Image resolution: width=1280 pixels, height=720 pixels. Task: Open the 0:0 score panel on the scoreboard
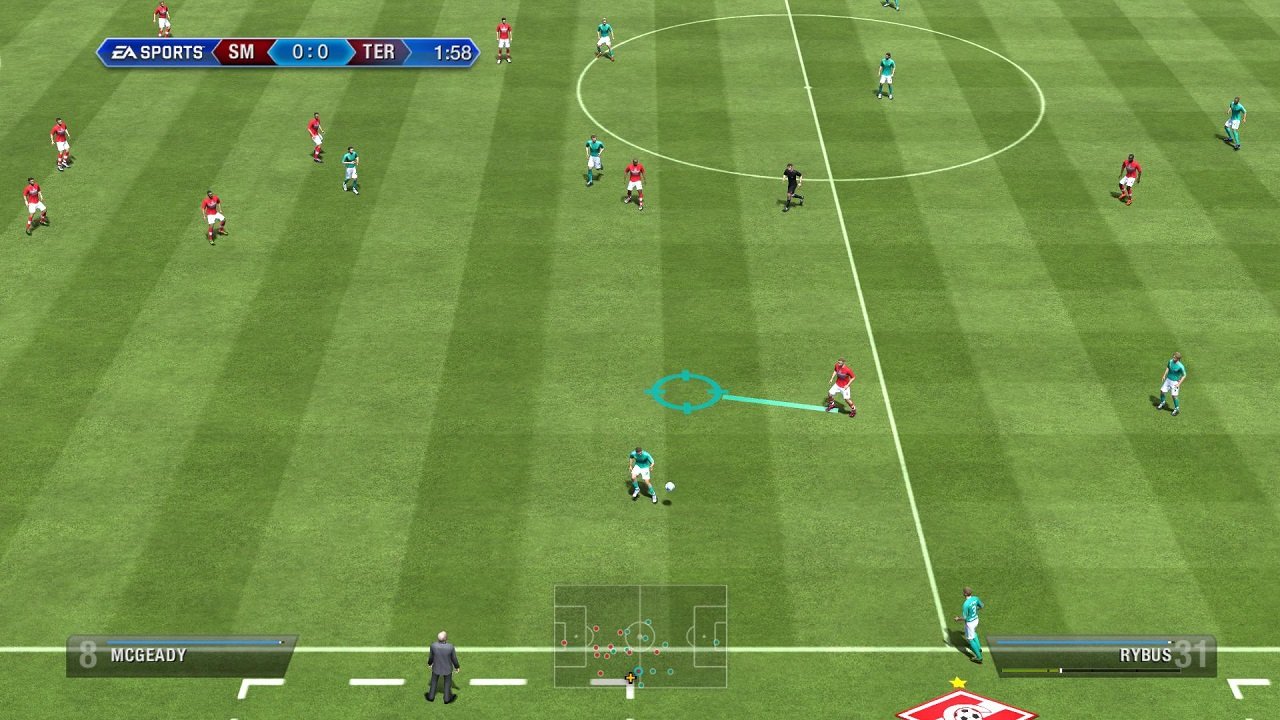pyautogui.click(x=311, y=54)
